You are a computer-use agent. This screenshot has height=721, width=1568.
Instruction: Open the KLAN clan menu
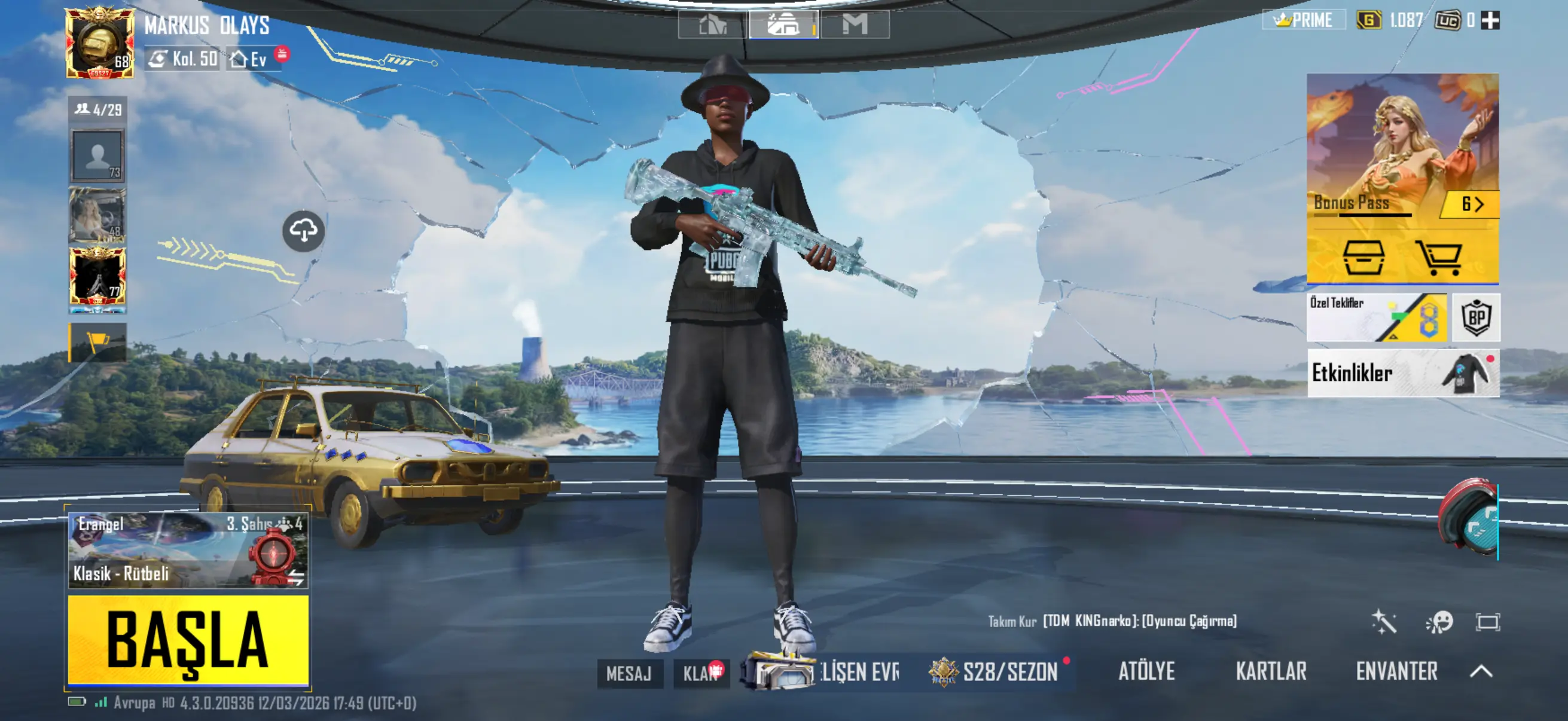[701, 673]
